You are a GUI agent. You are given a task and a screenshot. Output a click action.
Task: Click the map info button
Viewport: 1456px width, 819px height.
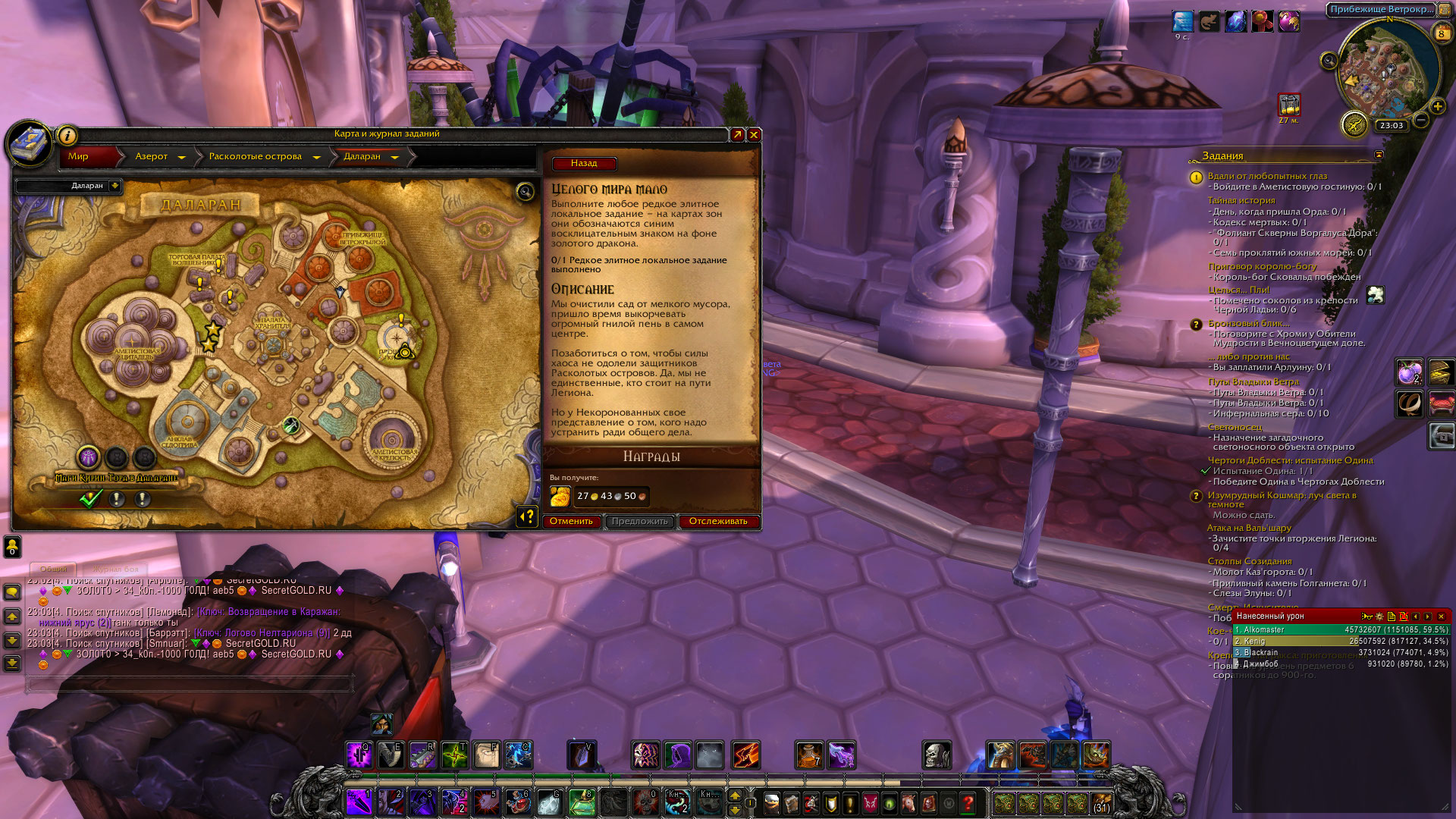click(x=67, y=136)
